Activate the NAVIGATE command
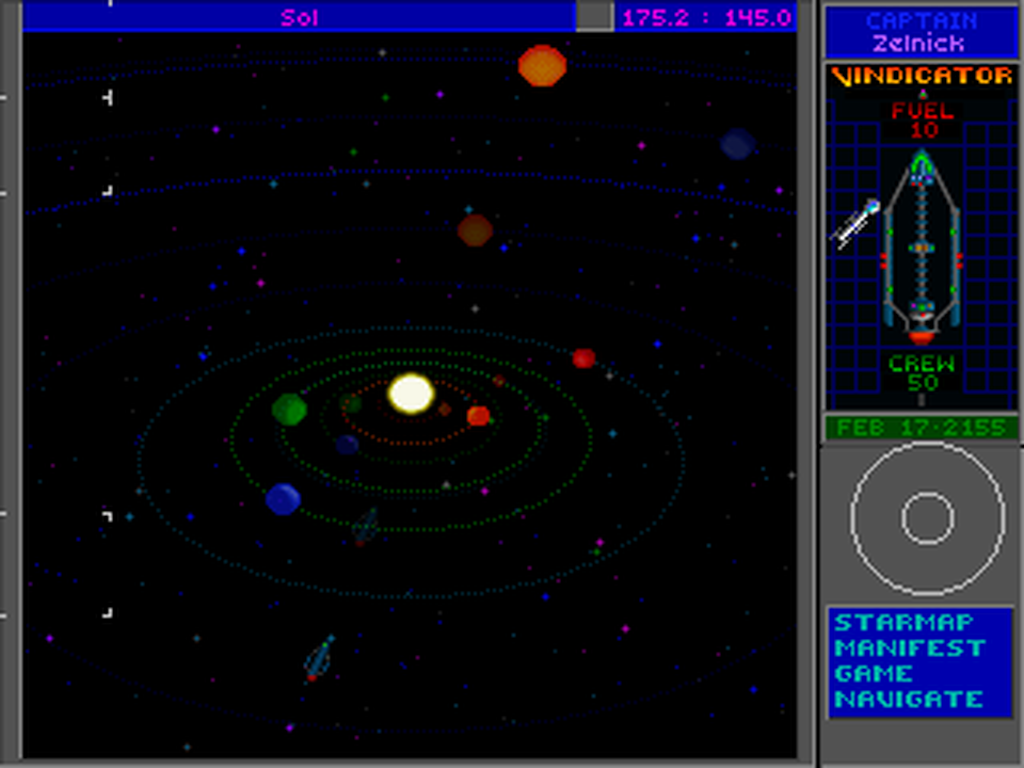The image size is (1024, 768). pos(909,699)
